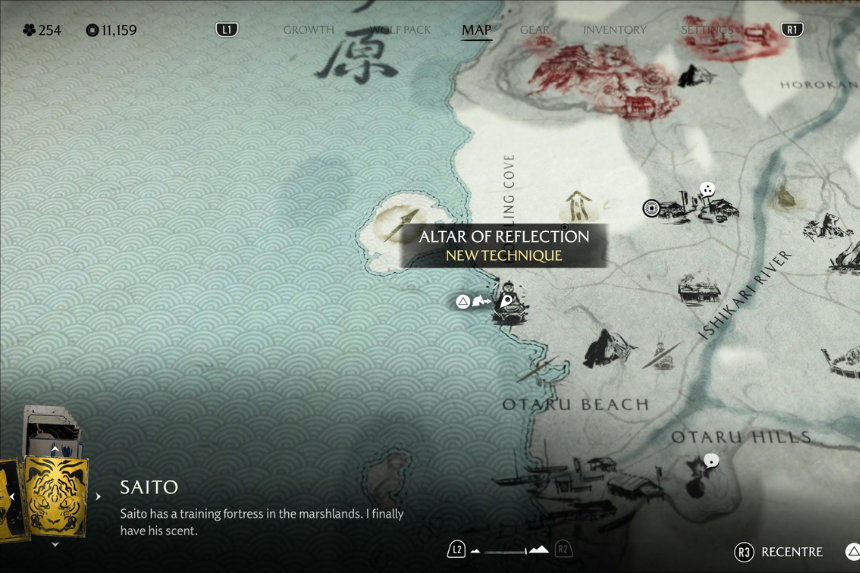This screenshot has width=860, height=573.
Task: Open the Wolf Pack tab
Action: (x=400, y=30)
